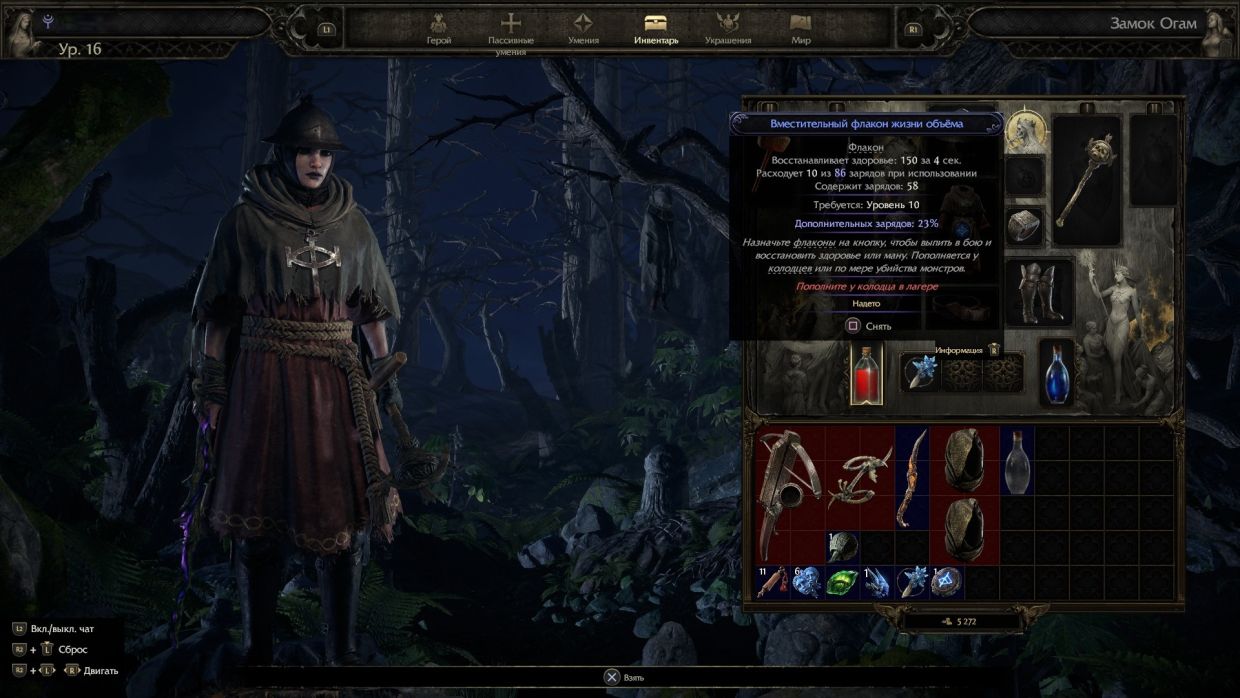Select the blue mask stack of six
Image resolution: width=1240 pixels, height=698 pixels.
coord(806,582)
